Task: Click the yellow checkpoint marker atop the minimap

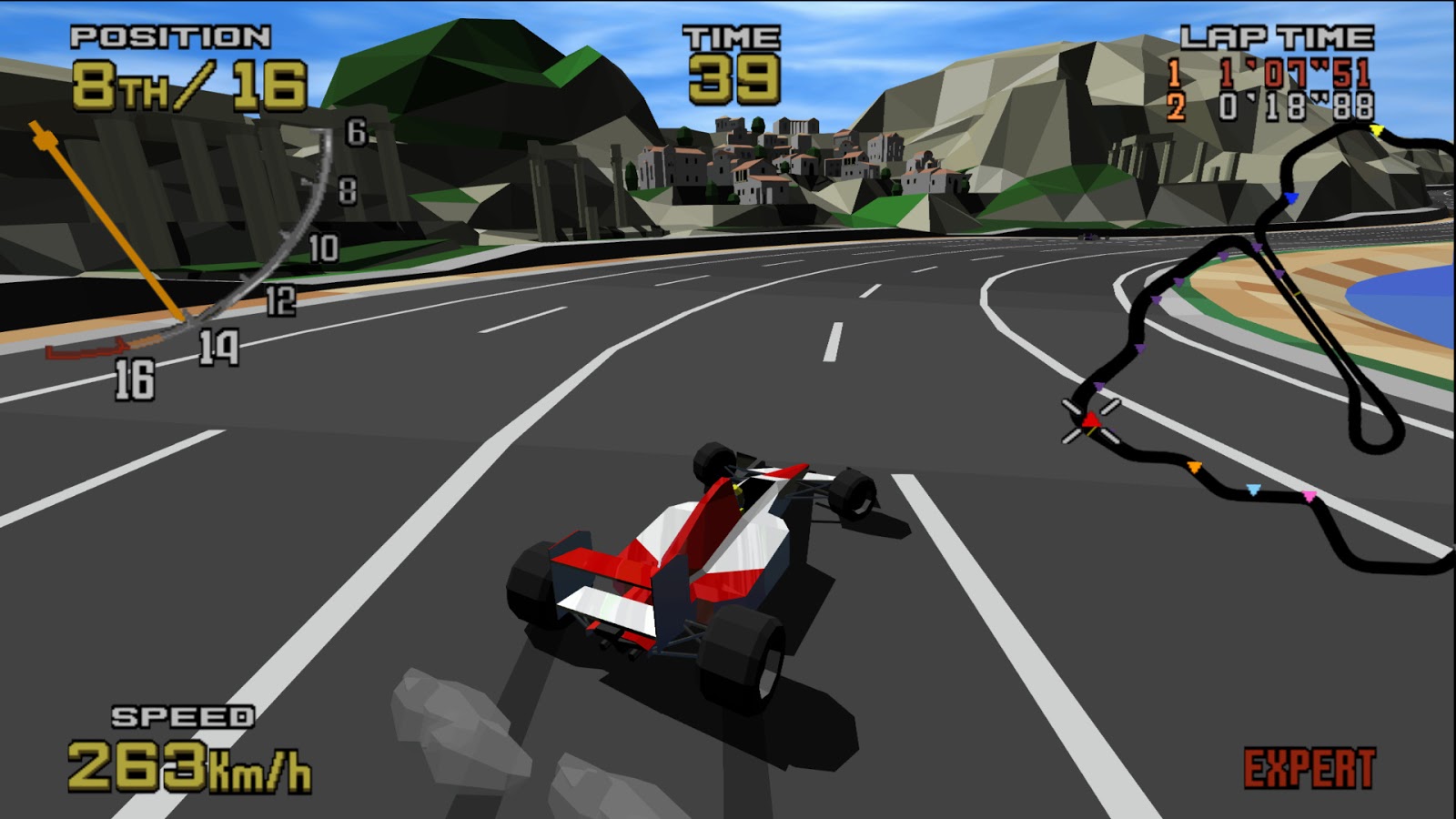Action: 1378,129
